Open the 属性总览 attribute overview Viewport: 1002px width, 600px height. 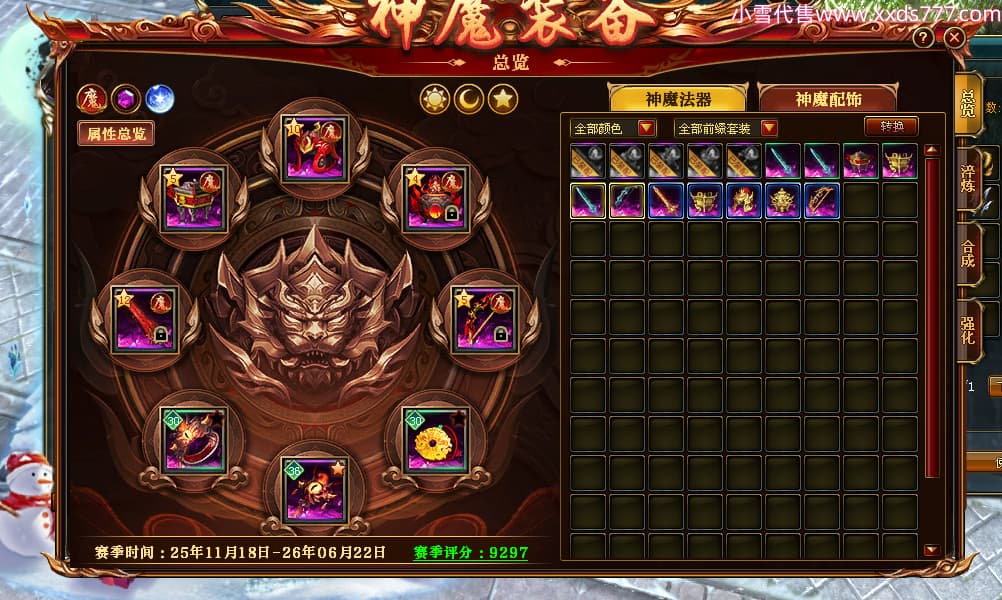click(116, 133)
